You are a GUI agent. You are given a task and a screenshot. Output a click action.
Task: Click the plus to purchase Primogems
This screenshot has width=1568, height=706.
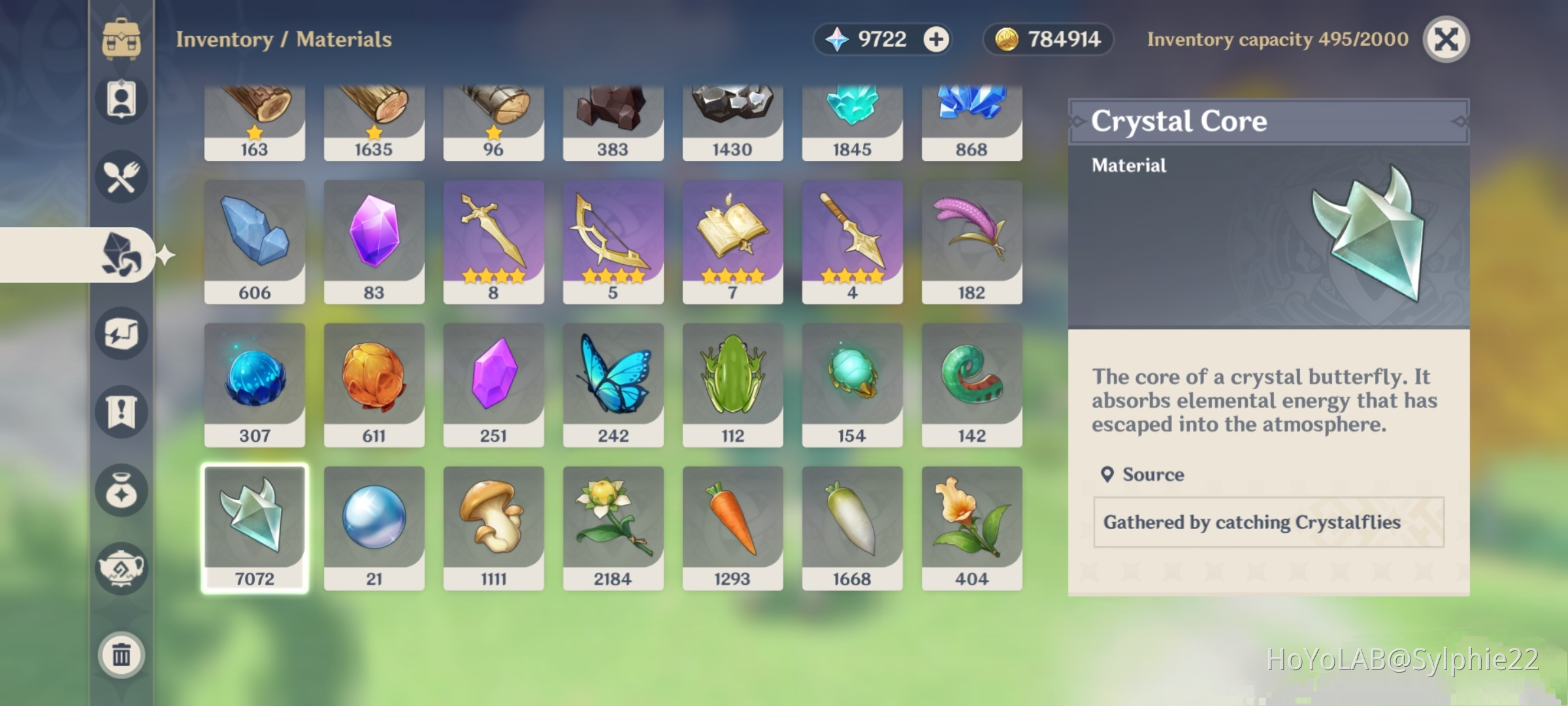[937, 39]
